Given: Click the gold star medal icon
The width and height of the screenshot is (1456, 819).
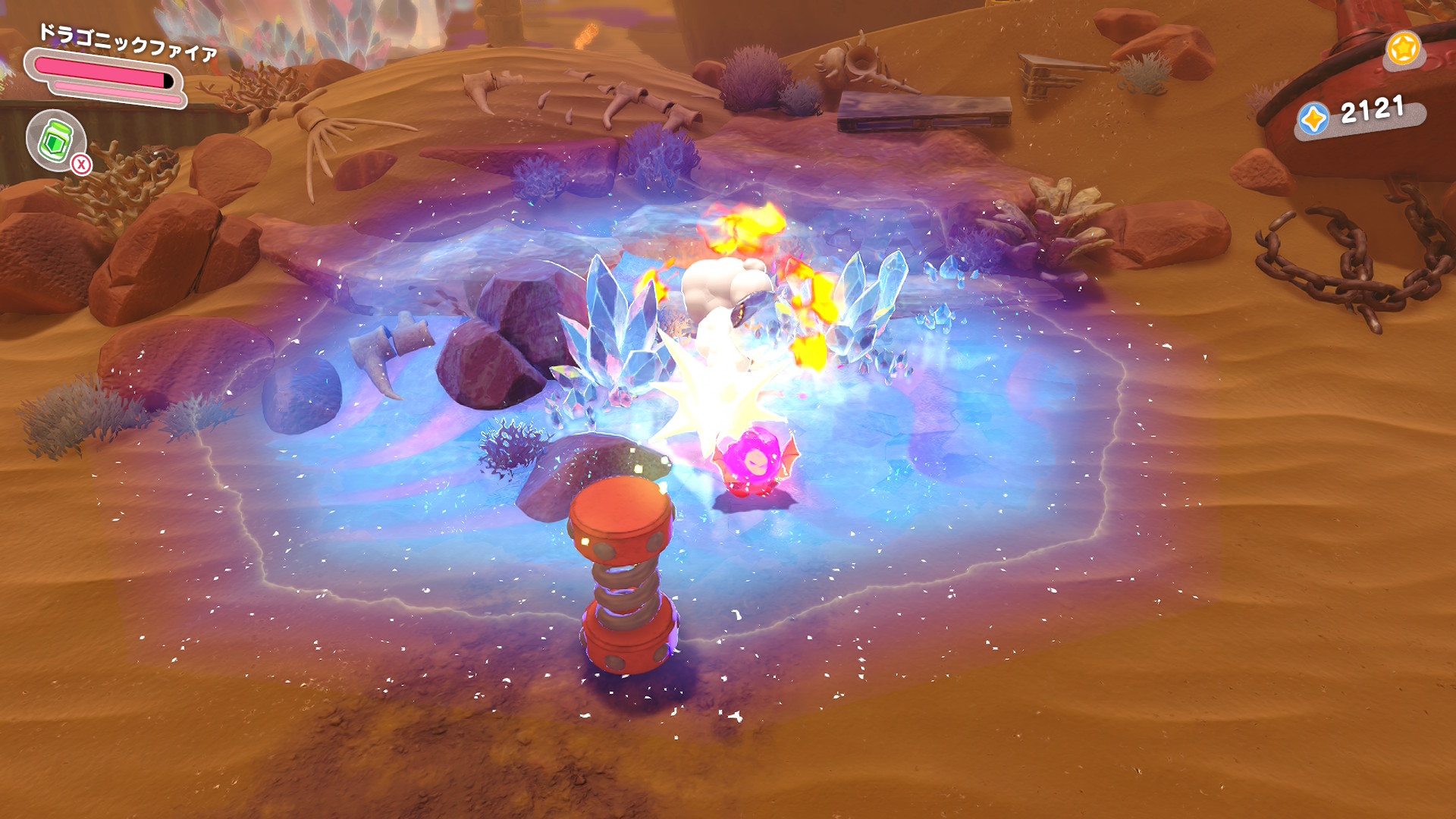Looking at the screenshot, I should [1402, 49].
